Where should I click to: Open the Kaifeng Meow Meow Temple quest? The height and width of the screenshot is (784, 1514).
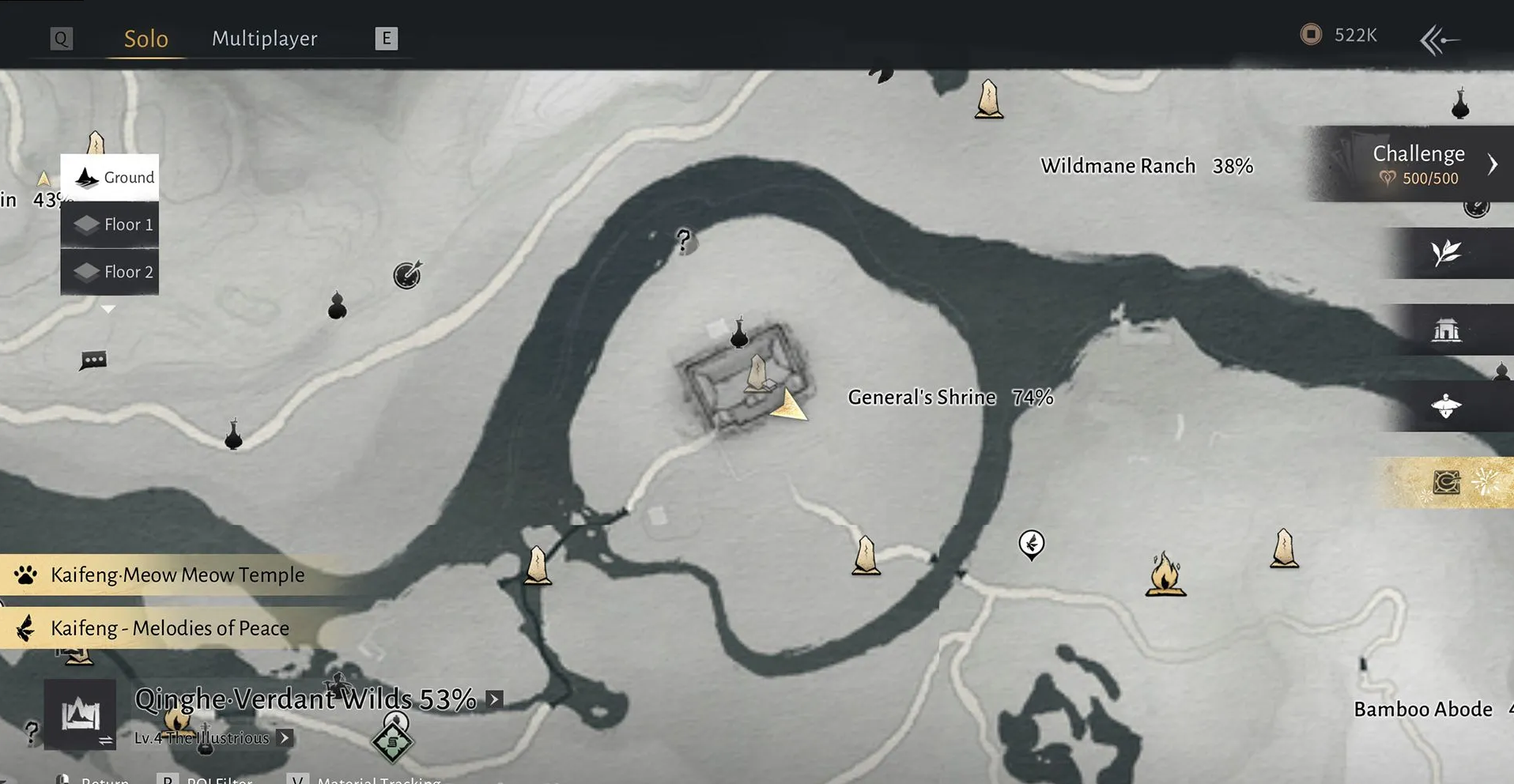(176, 575)
